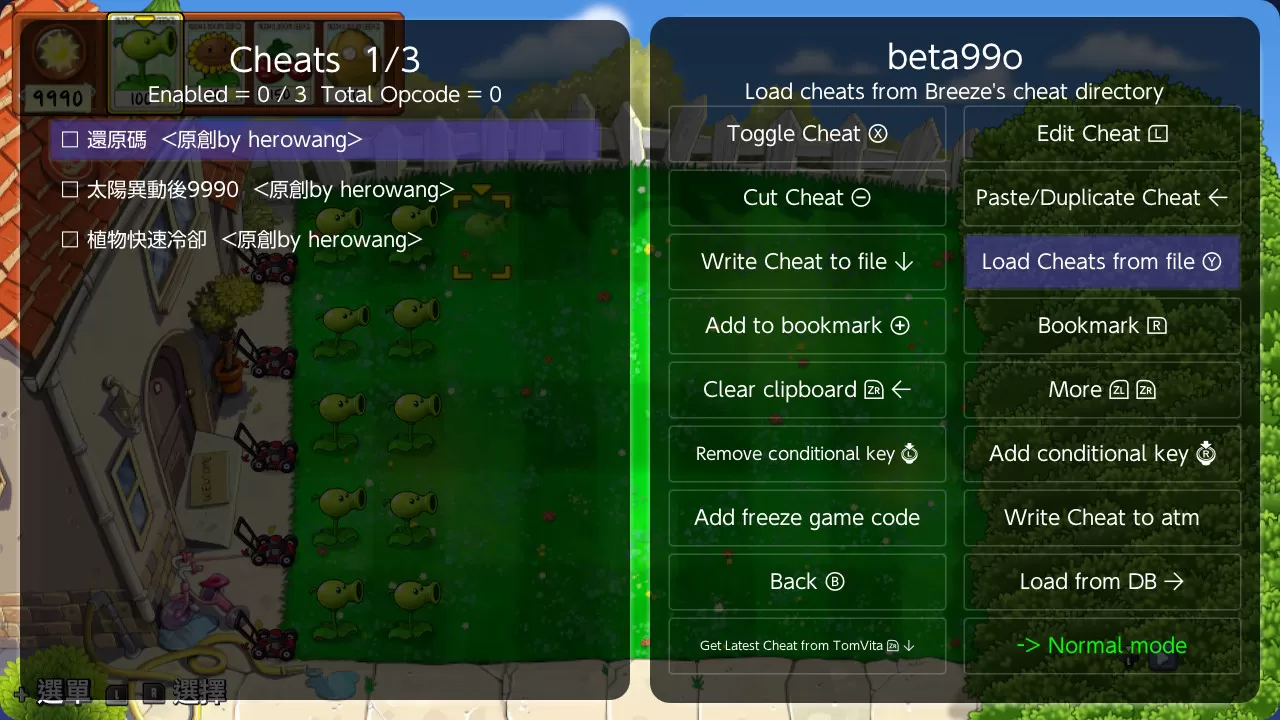This screenshot has width=1280, height=720.
Task: Open More options with ZL ZR
Action: 1101,389
